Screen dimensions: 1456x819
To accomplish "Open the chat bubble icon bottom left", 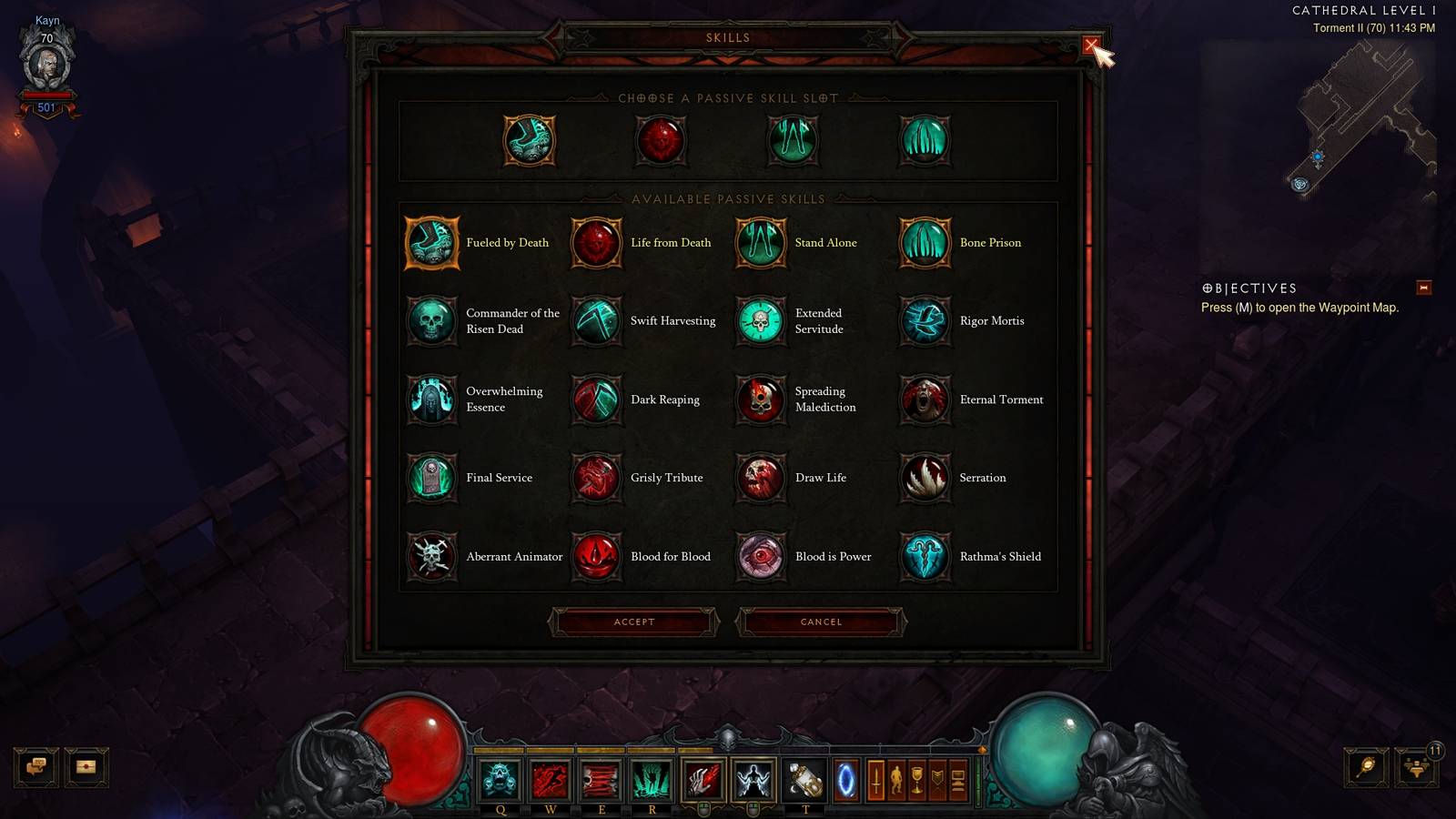I will (36, 767).
